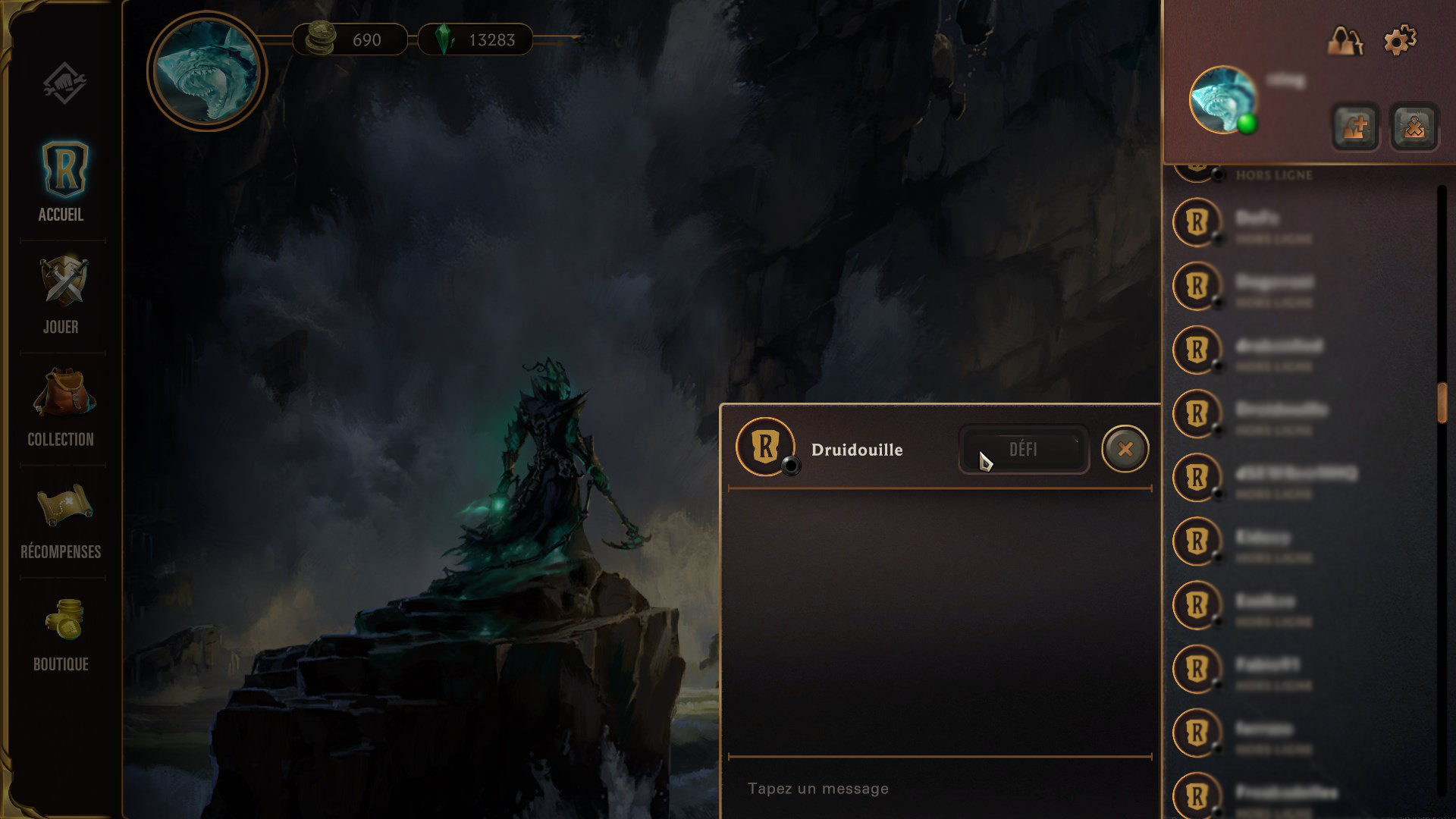Close the Druidouille chat window

[x=1124, y=448]
